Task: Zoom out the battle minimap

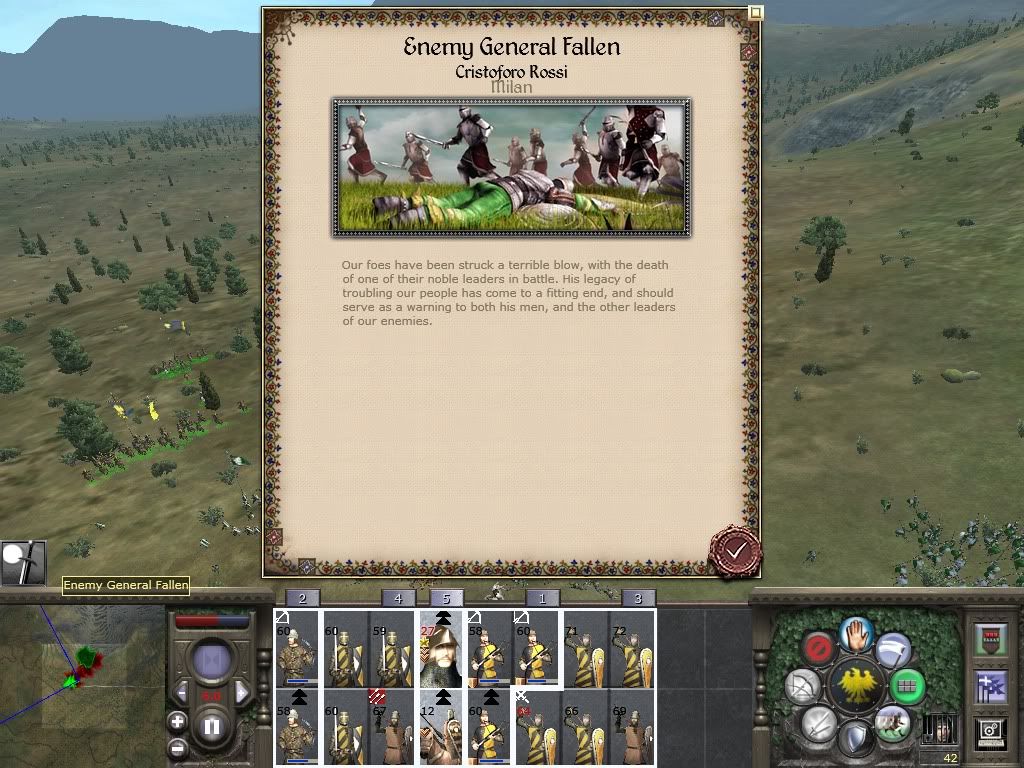Action: pos(177,747)
